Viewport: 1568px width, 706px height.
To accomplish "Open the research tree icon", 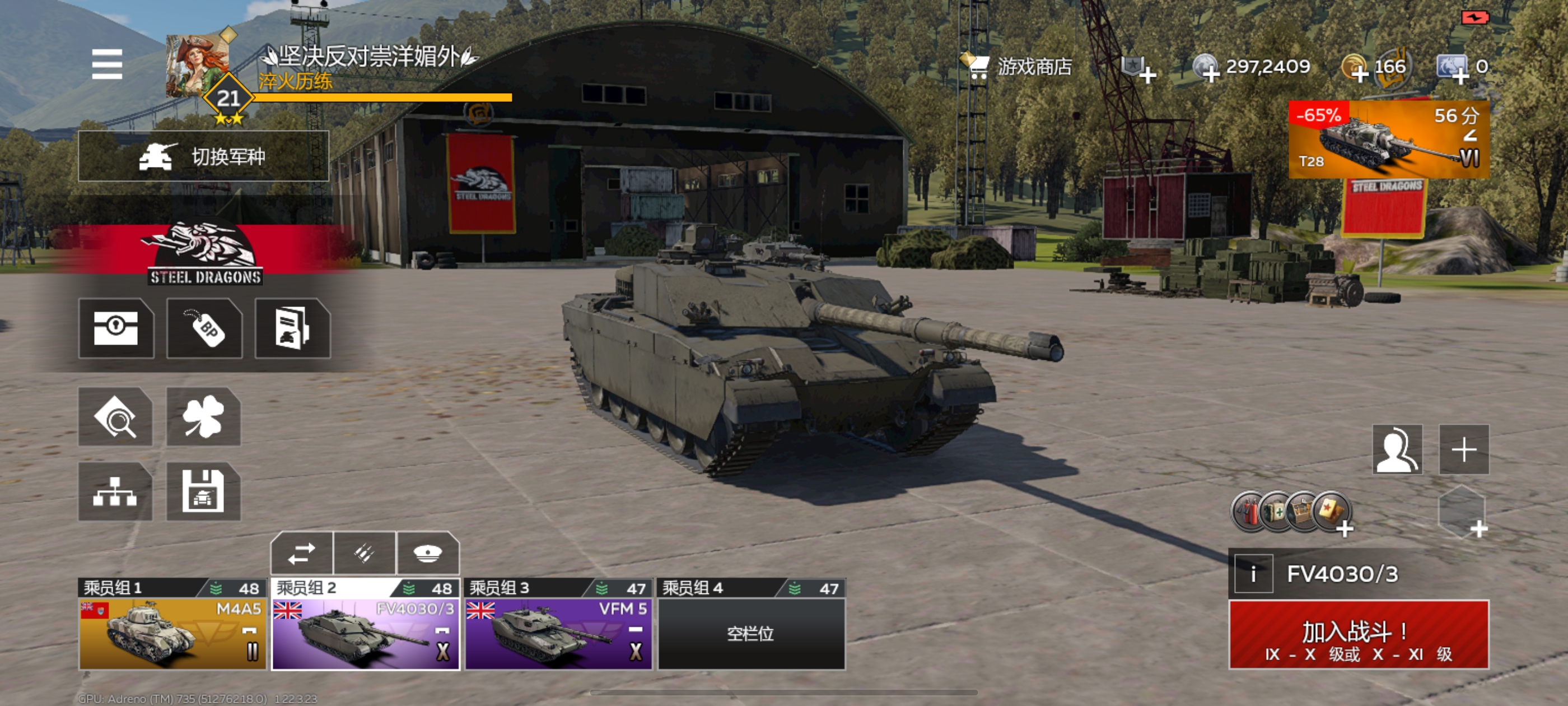I will click(x=115, y=491).
